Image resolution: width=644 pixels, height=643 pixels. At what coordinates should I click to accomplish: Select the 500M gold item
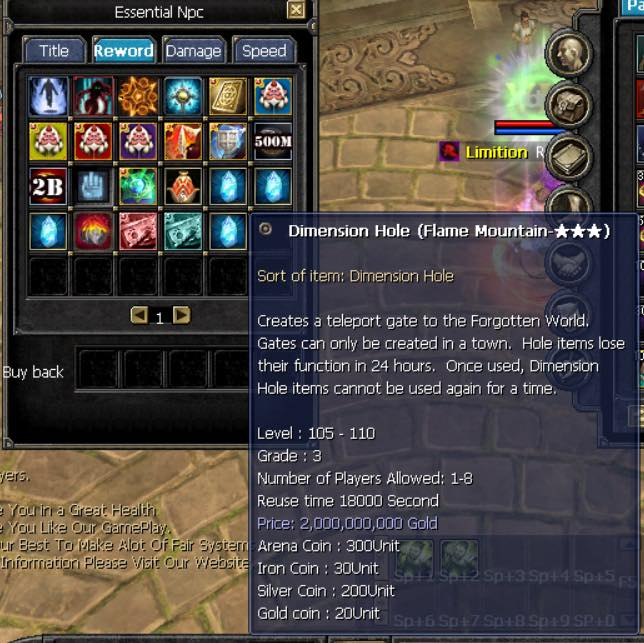(272, 141)
